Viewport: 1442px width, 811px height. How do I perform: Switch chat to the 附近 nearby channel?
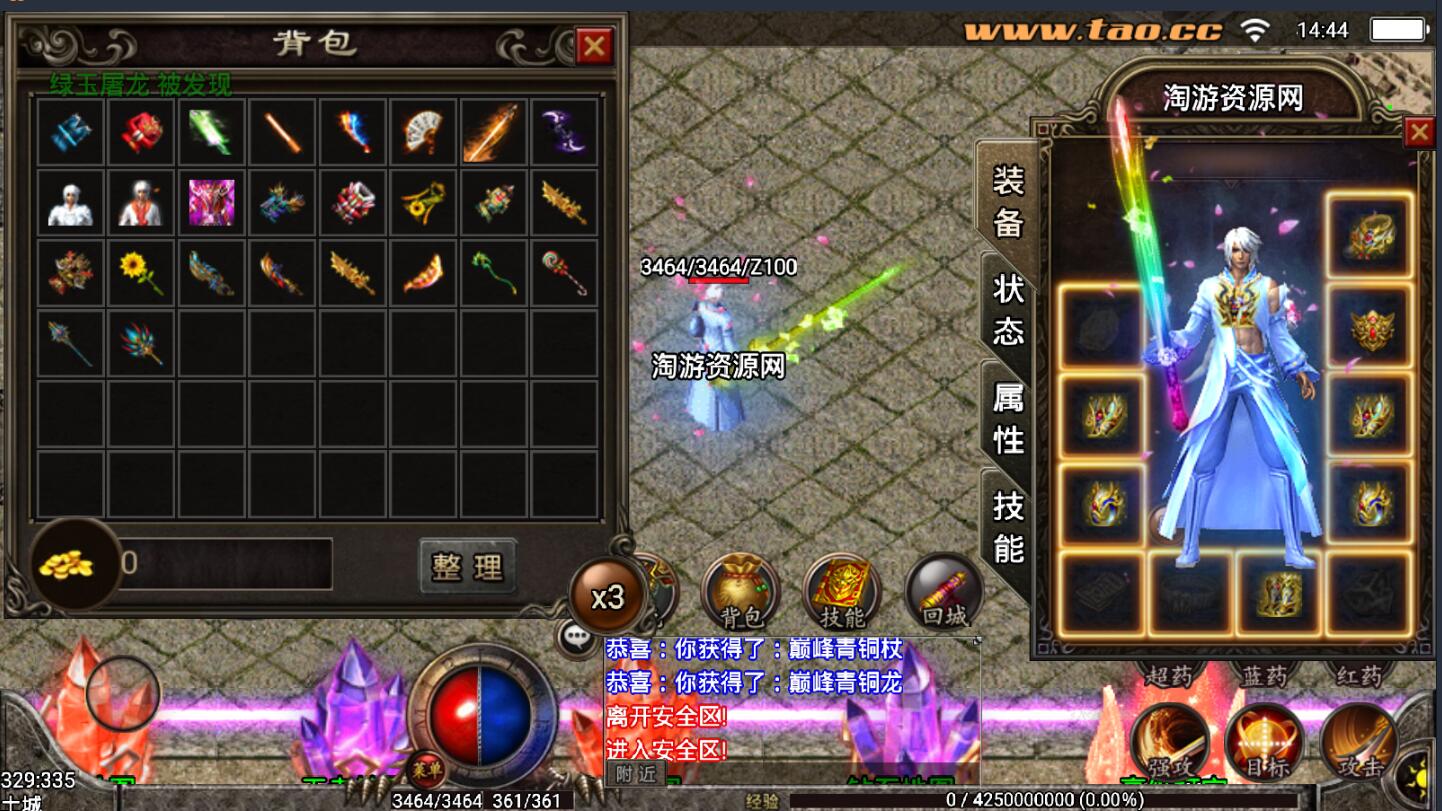point(637,774)
